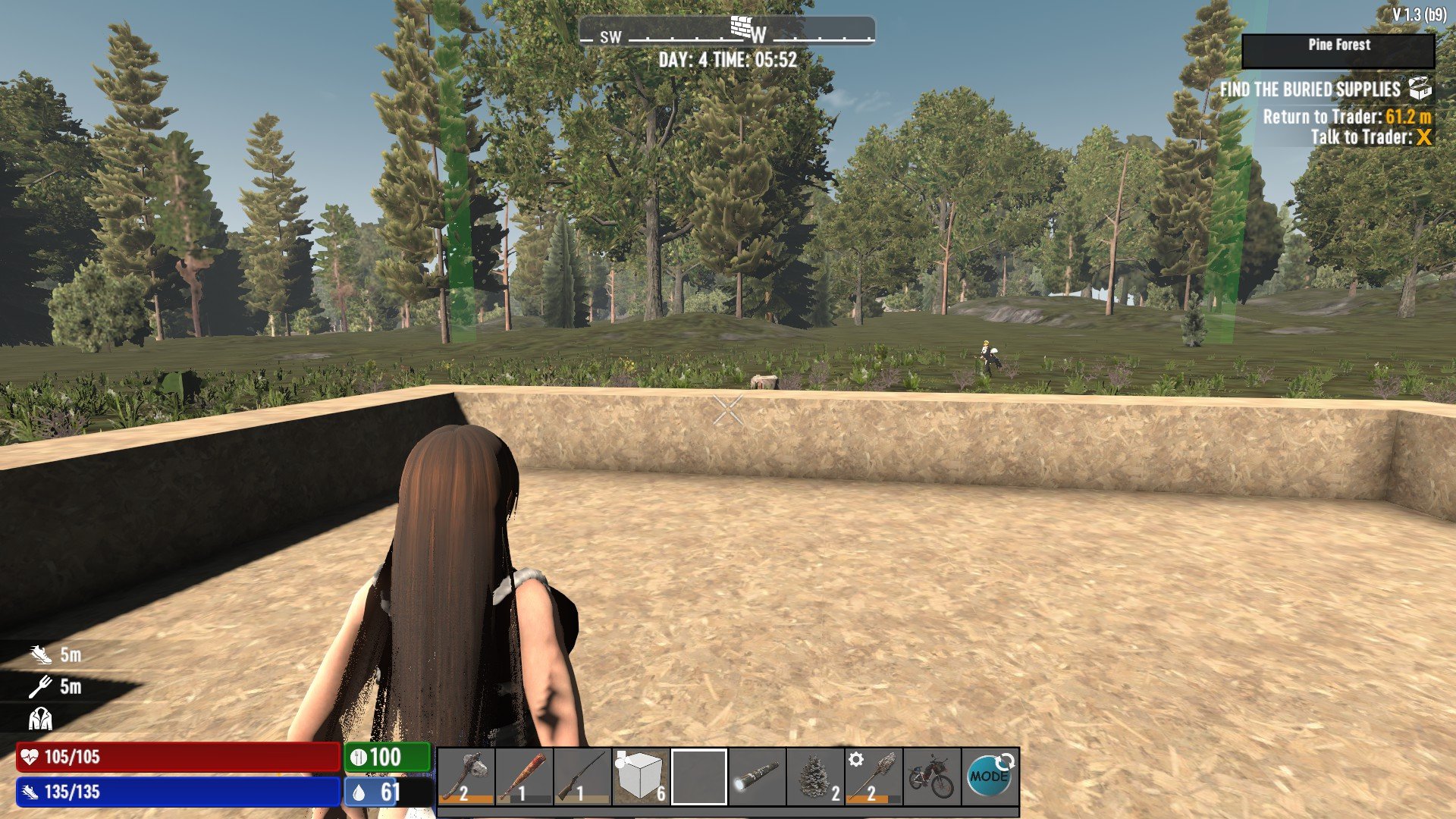Choose the rifle hotbar slot

coord(582,777)
